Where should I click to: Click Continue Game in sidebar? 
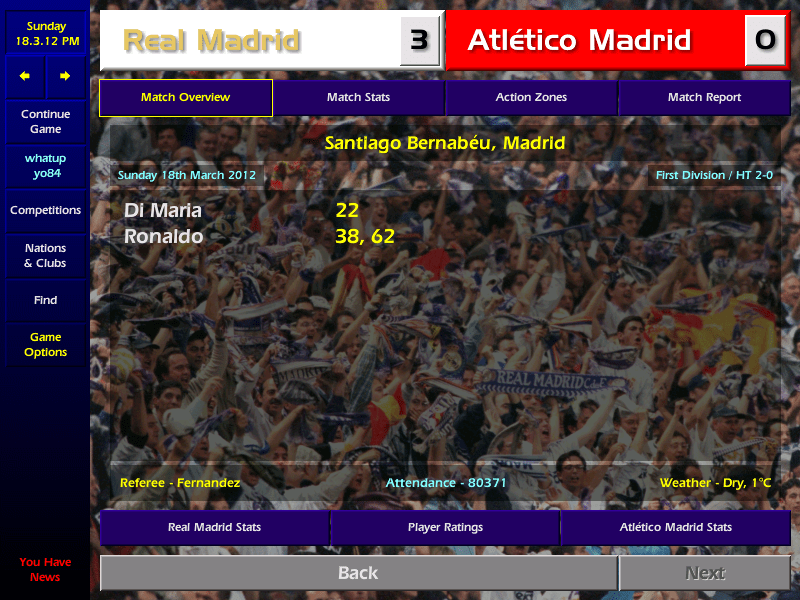coord(45,122)
